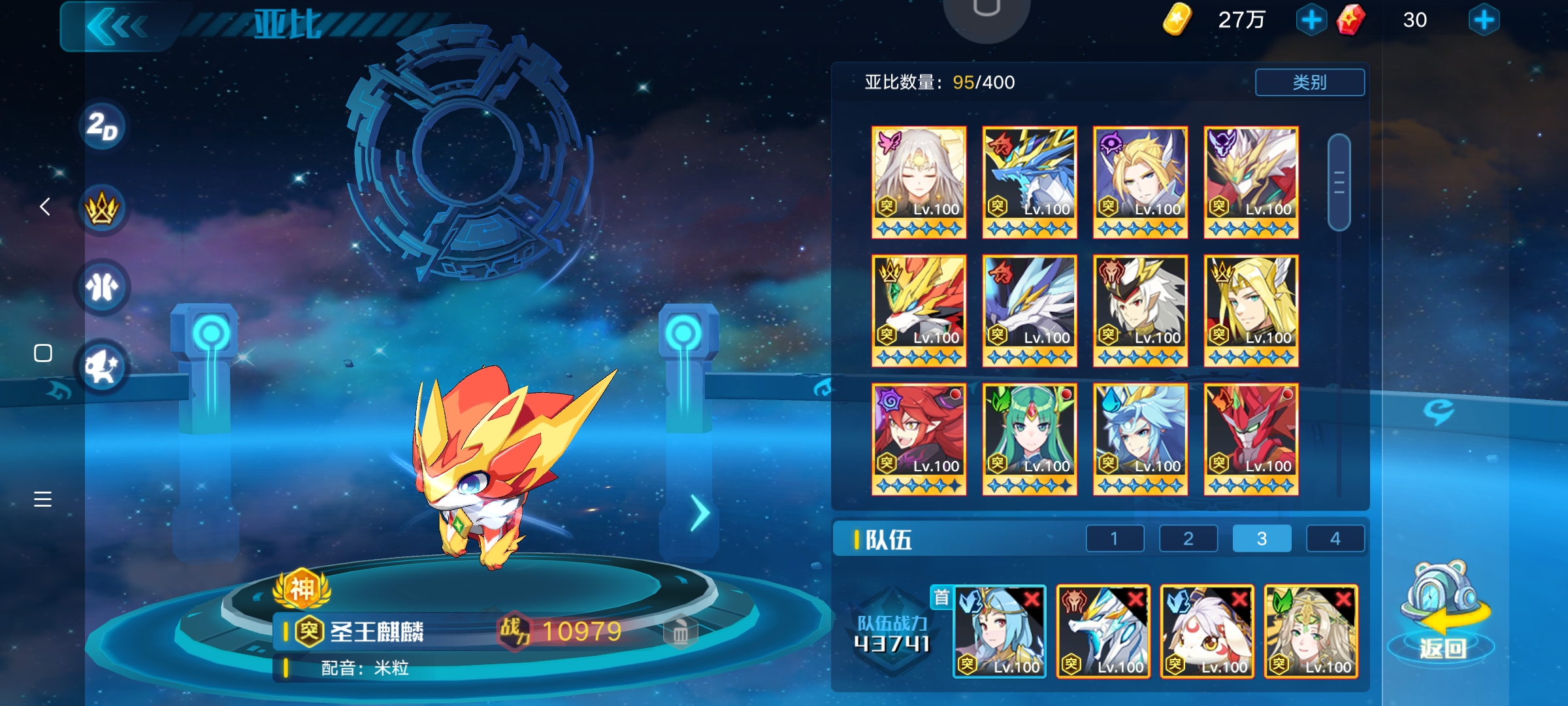The image size is (1568, 706).
Task: Switch to team tab 4
Action: coord(1335,538)
